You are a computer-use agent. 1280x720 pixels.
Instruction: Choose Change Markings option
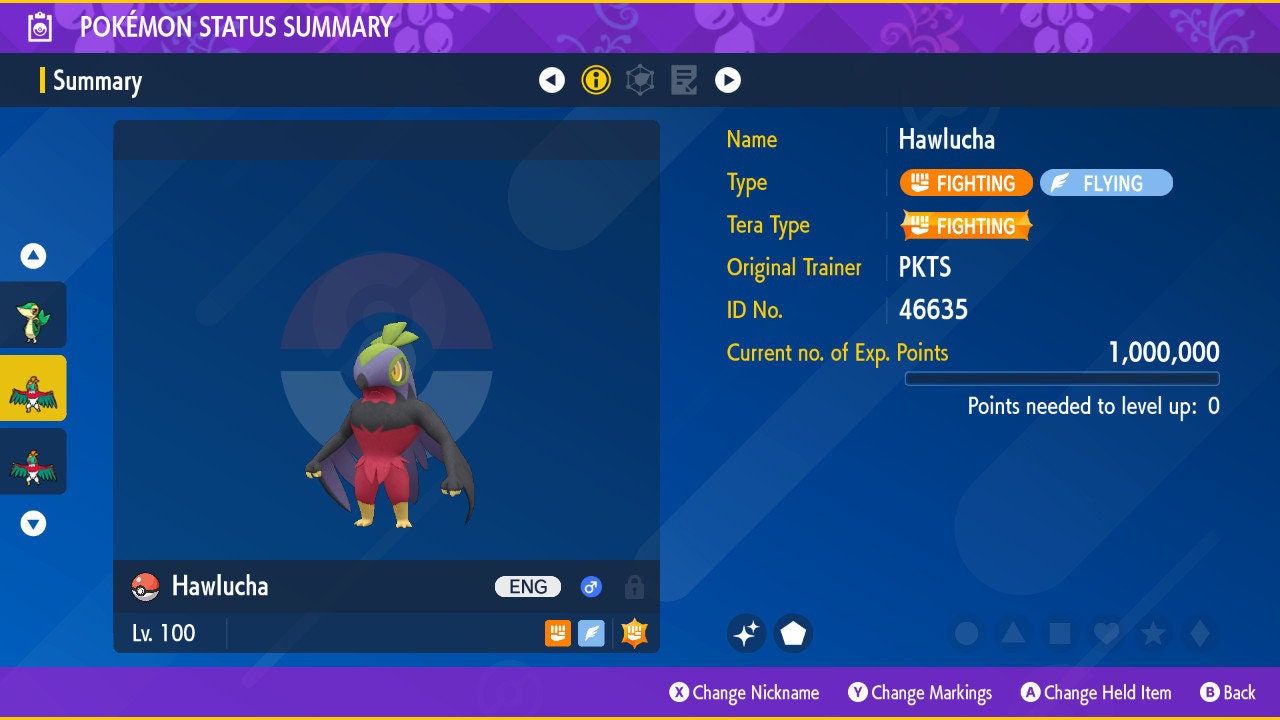pos(921,692)
